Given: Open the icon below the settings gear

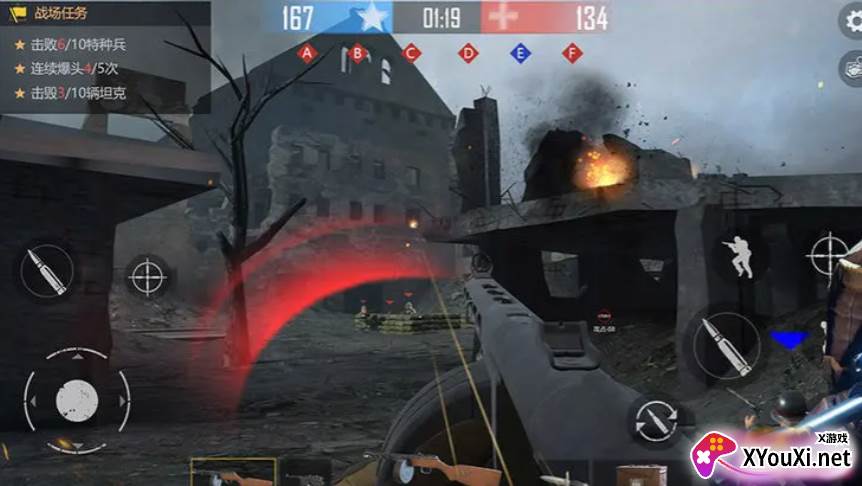Looking at the screenshot, I should coord(853,67).
